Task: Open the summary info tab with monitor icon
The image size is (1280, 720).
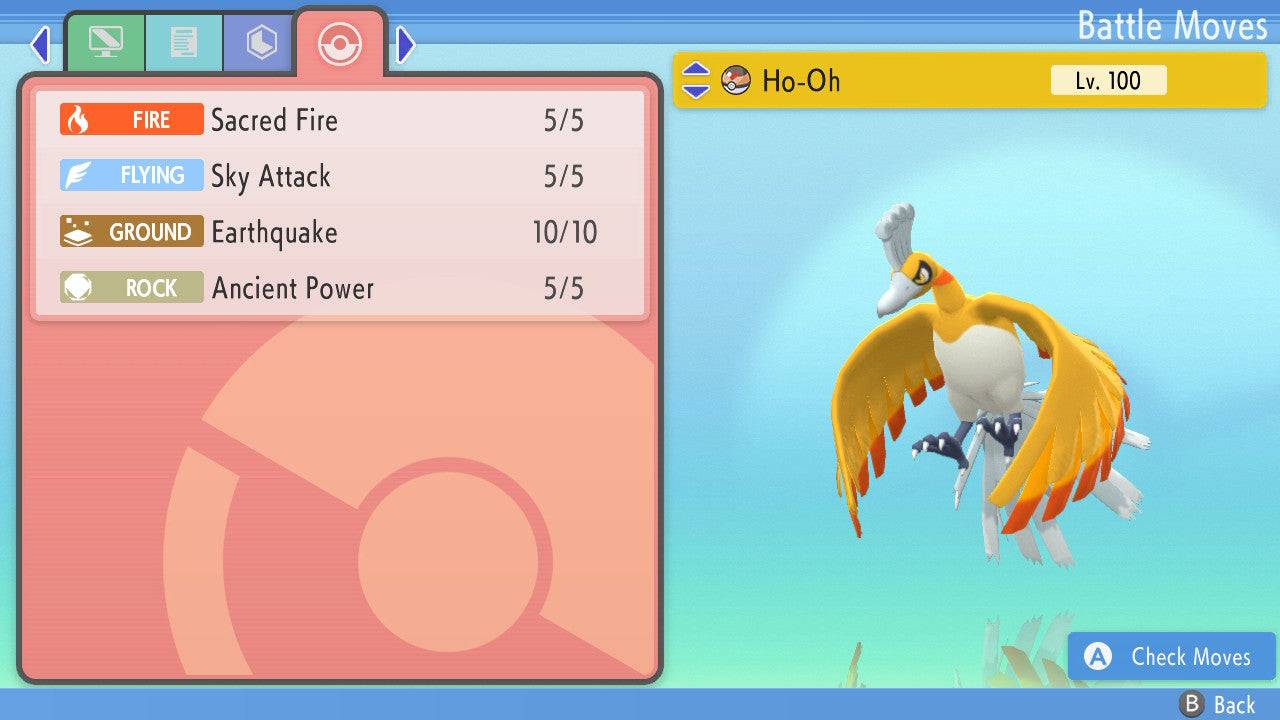Action: (x=107, y=42)
